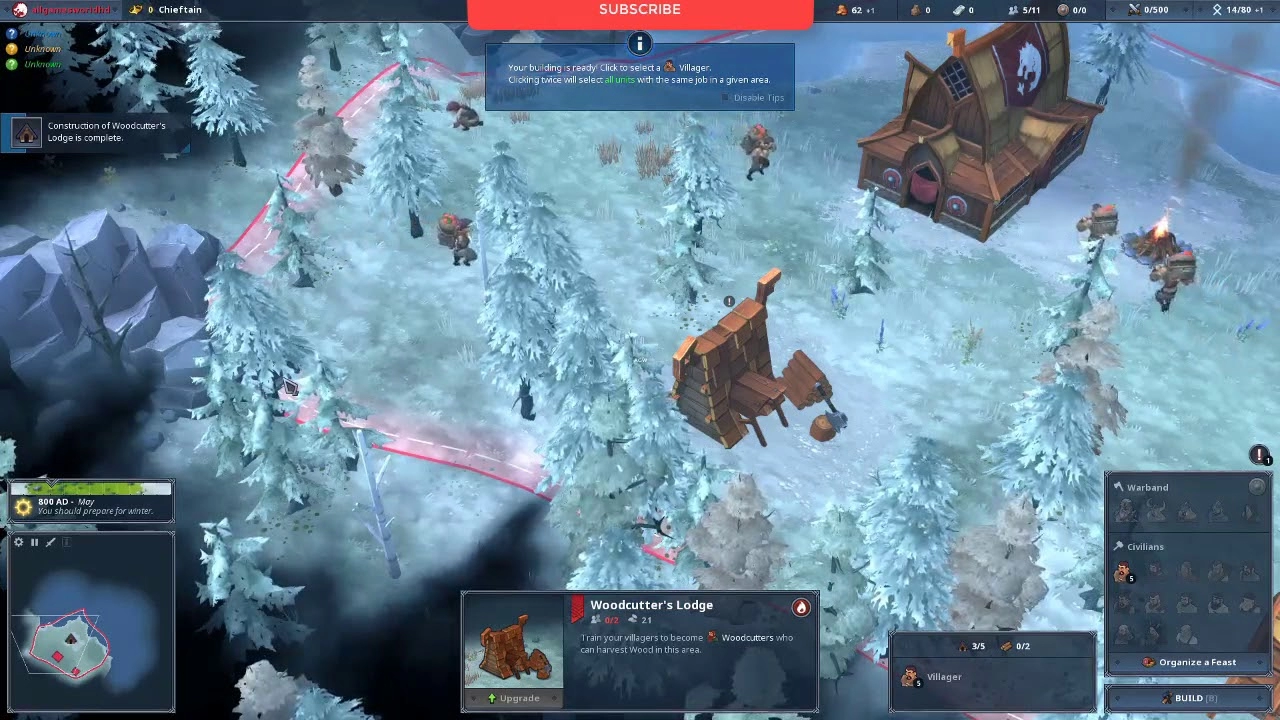Click the red SUBSCRIBE overlay button
The width and height of the screenshot is (1280, 720).
640,11
